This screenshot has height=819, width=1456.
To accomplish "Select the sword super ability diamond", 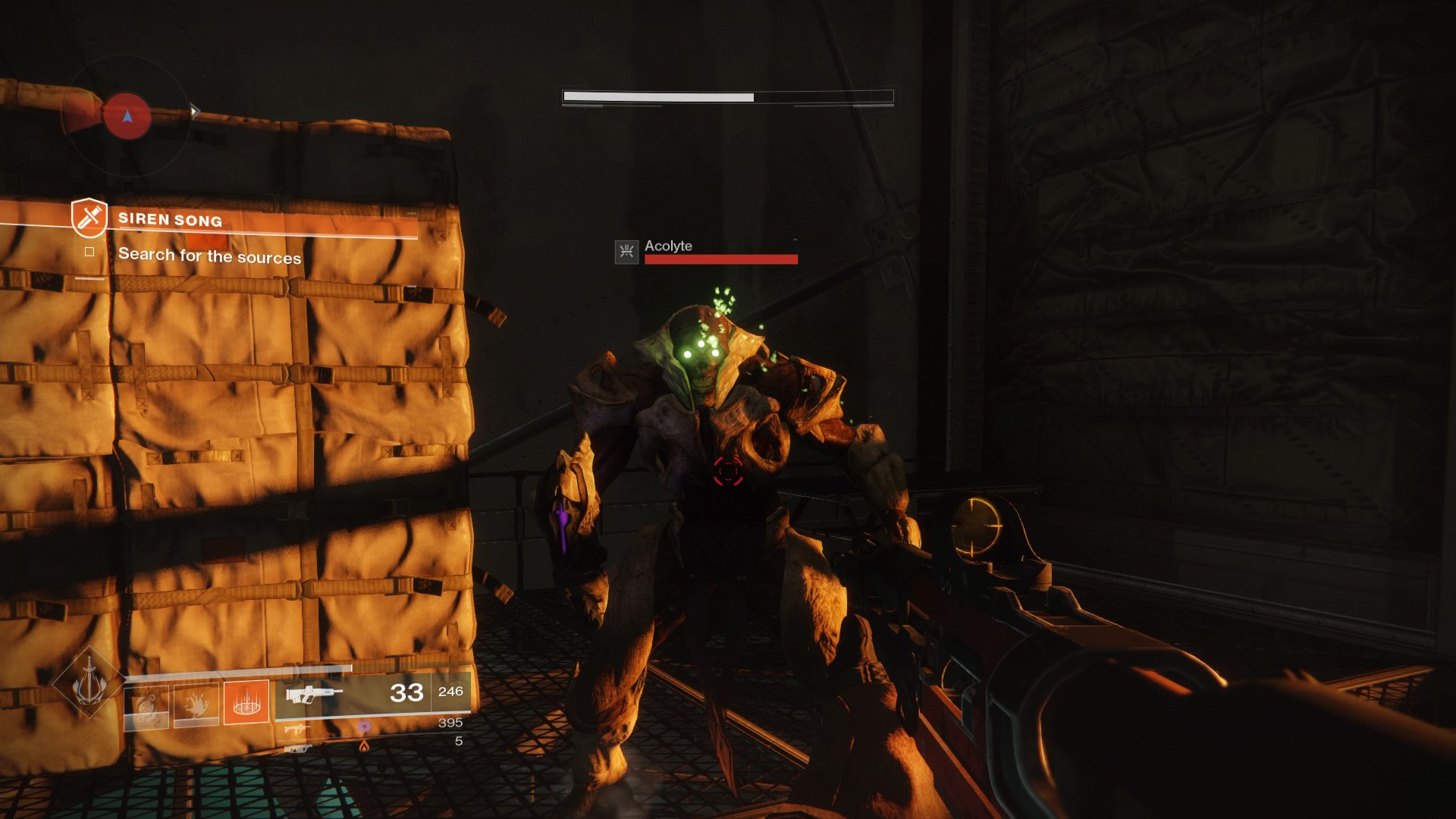I will point(89,682).
